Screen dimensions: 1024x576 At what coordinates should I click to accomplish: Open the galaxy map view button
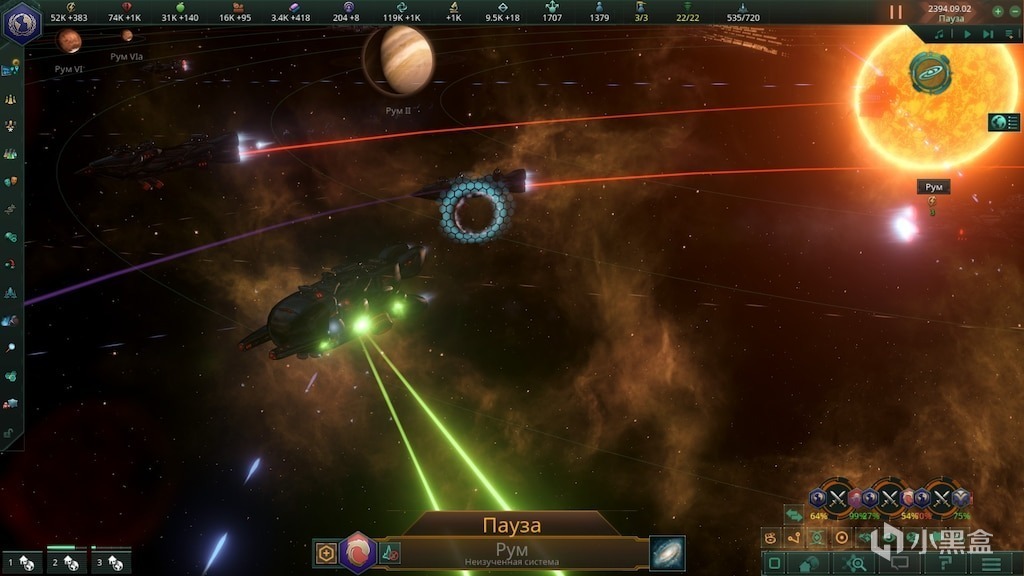click(667, 553)
